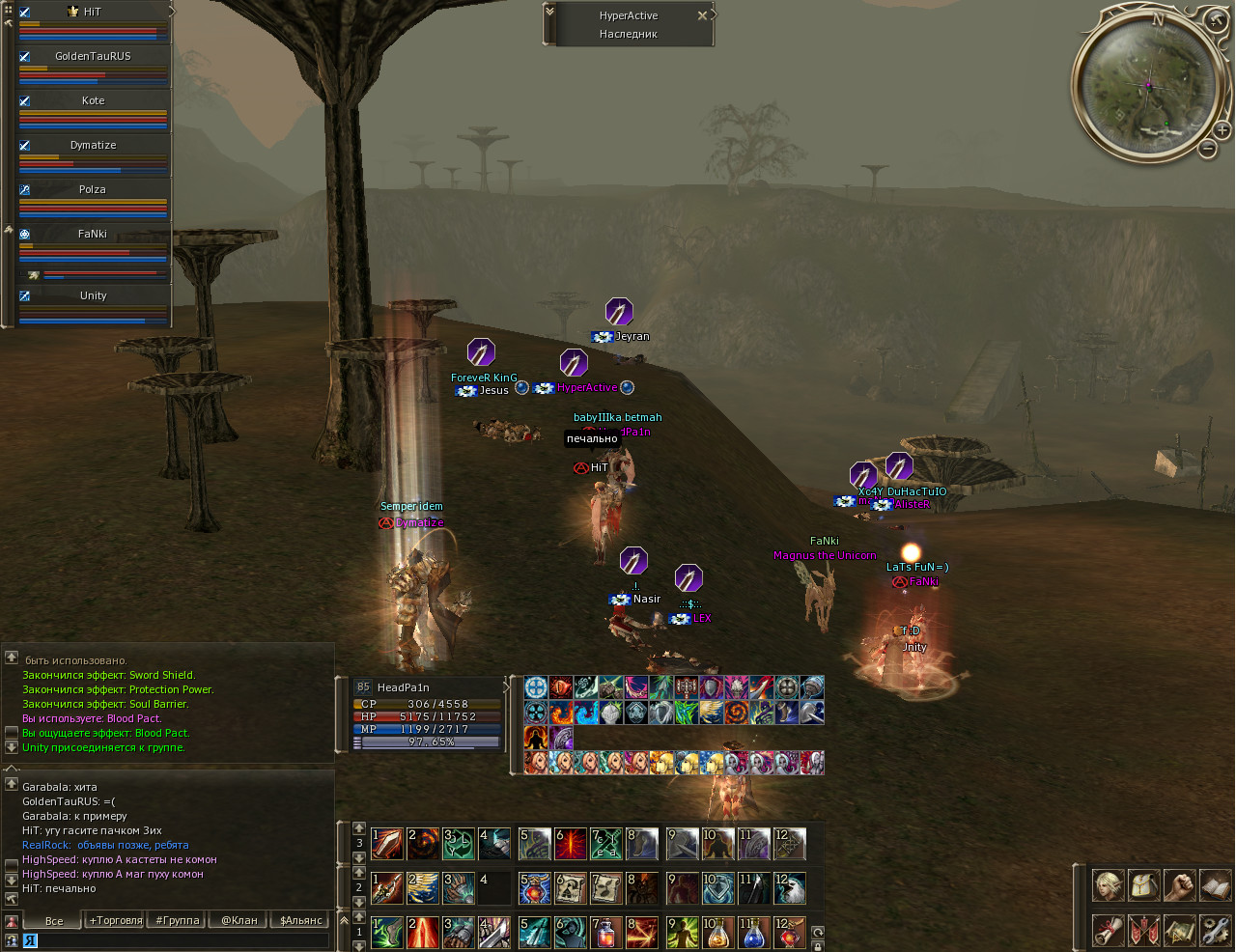Zoom in the minimap

(x=1222, y=130)
